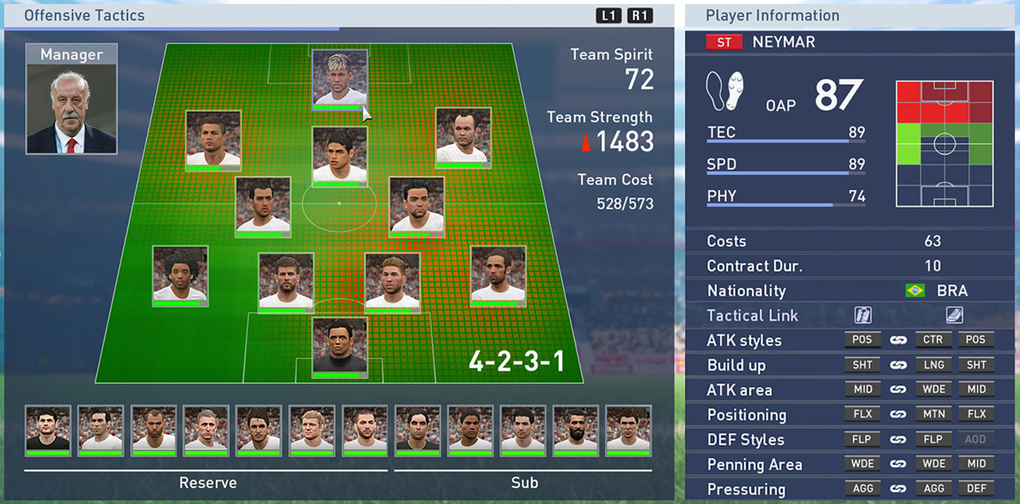Select the right-back player card
This screenshot has width=1020, height=504.
coord(497,274)
